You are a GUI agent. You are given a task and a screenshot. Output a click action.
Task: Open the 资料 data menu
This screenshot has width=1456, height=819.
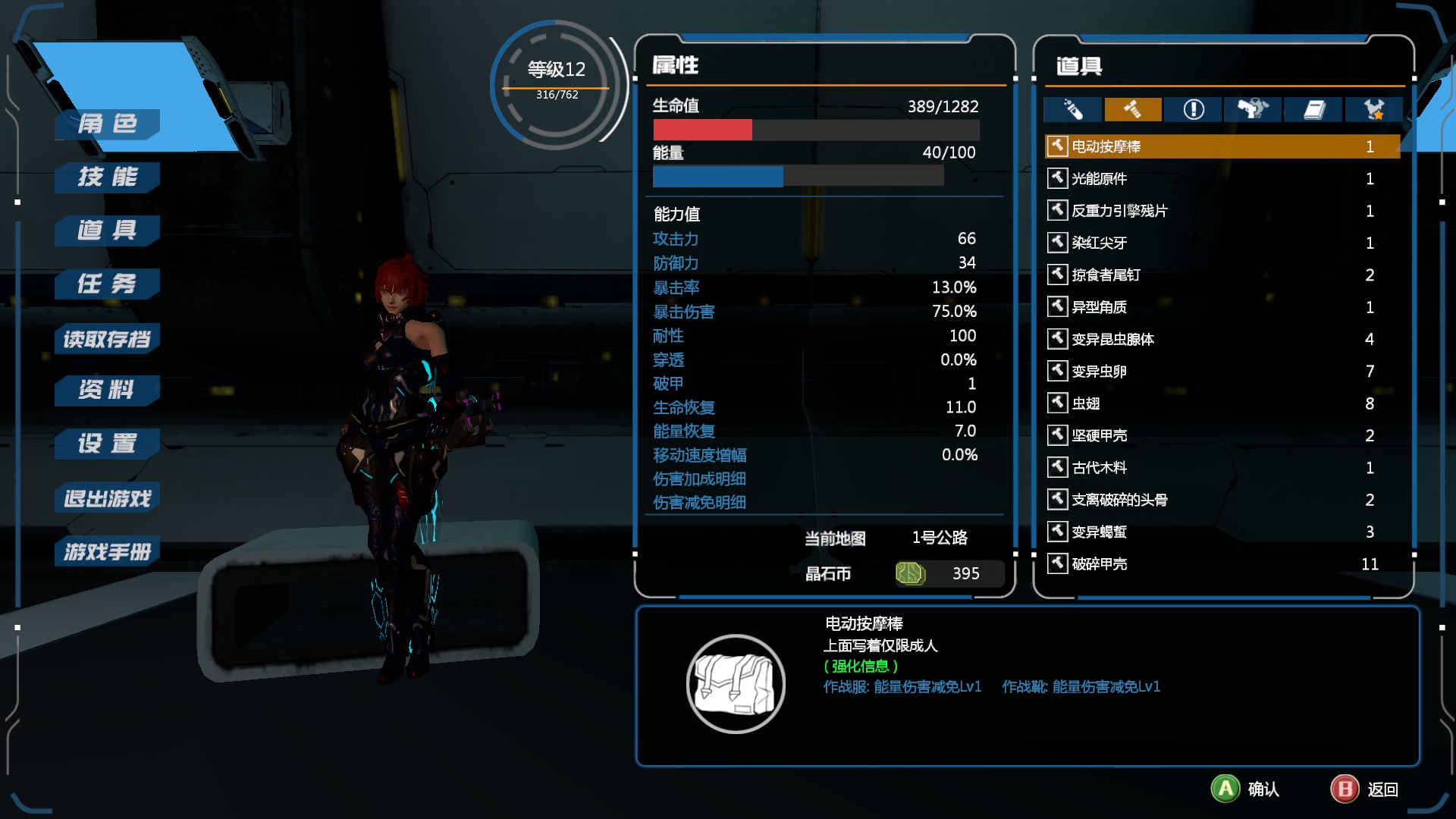point(108,391)
